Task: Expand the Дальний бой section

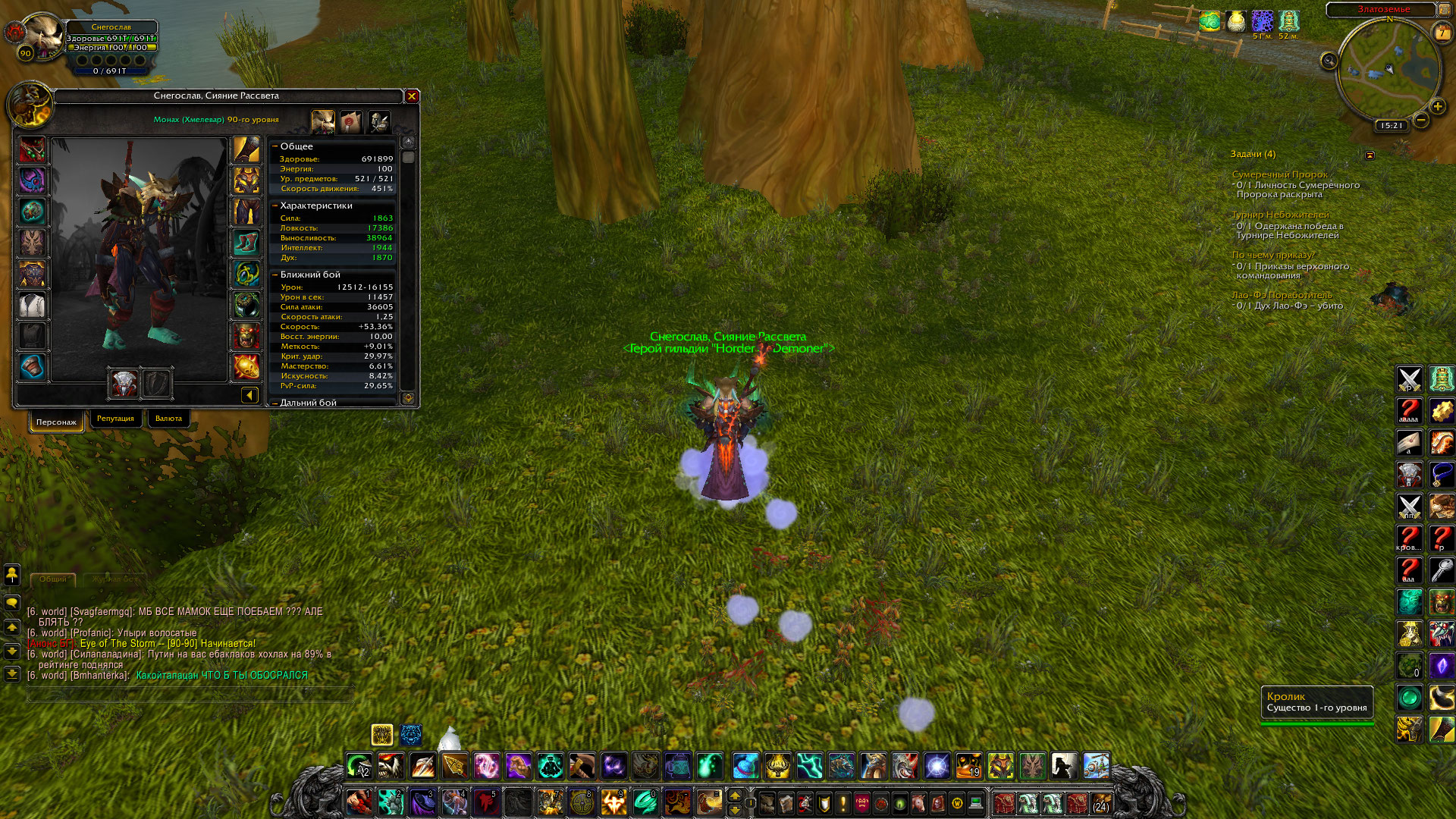Action: point(275,403)
